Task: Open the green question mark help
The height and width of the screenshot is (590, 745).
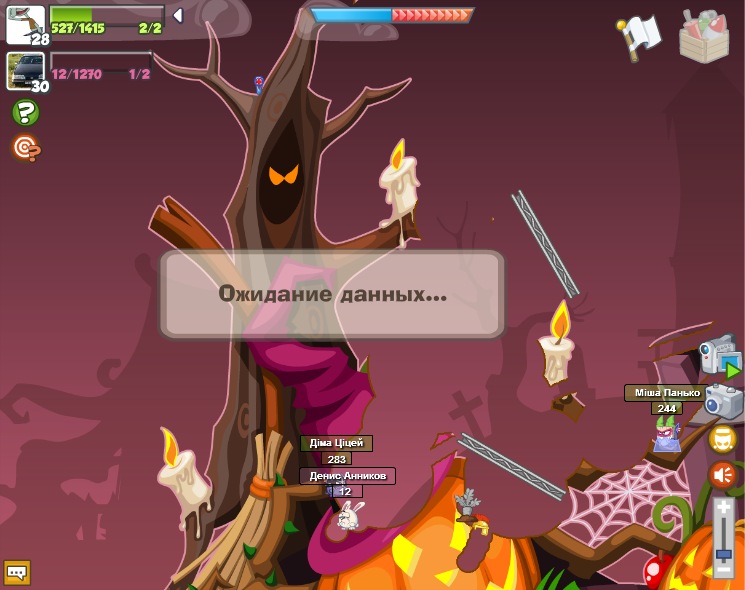Action: tap(25, 112)
